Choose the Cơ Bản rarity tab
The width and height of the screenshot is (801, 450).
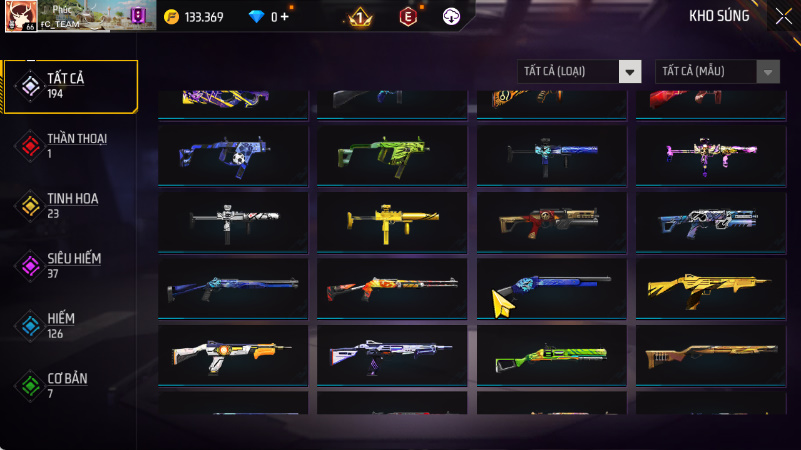pos(70,385)
